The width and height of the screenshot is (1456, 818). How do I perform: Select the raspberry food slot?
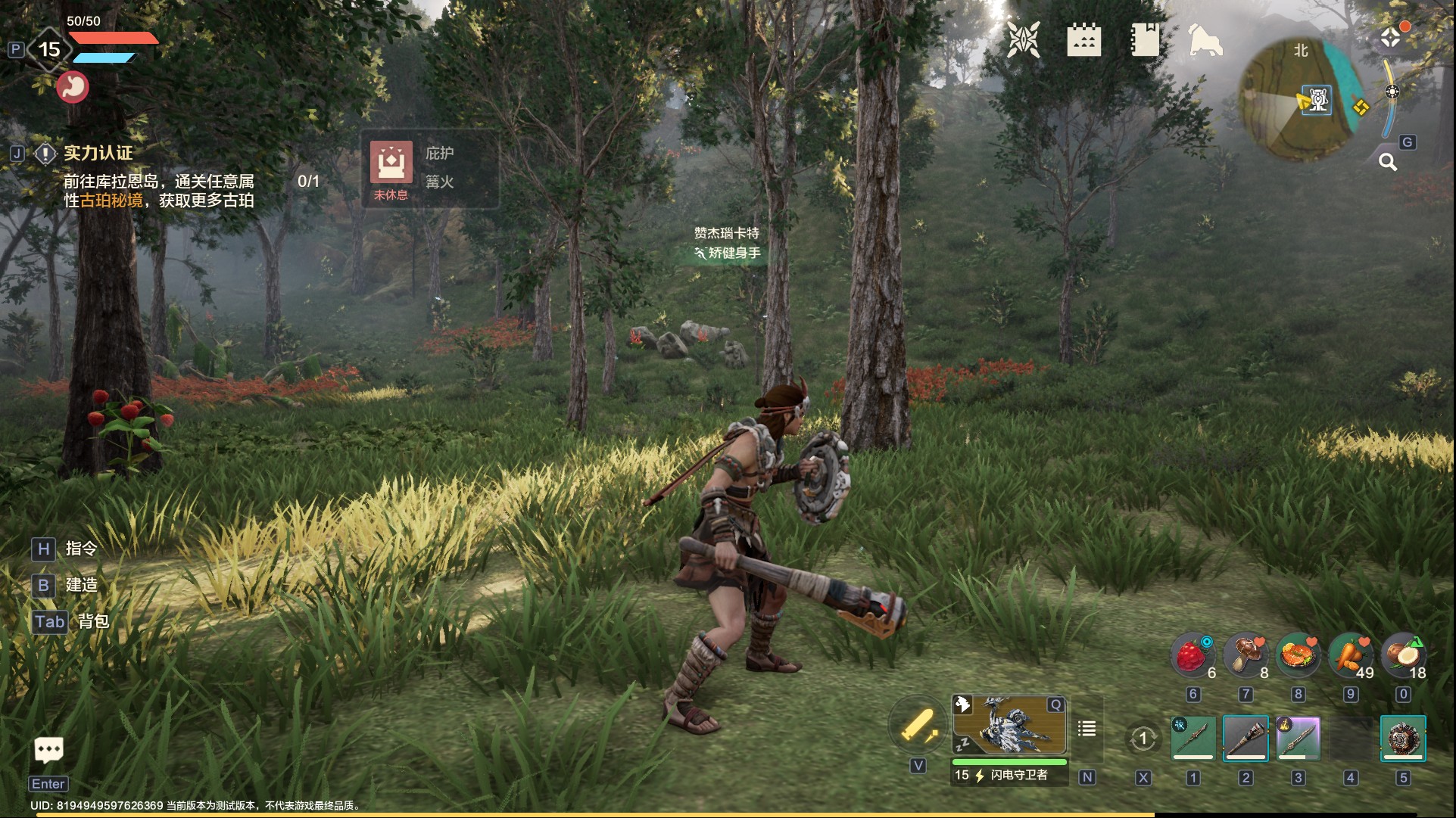pos(1193,655)
